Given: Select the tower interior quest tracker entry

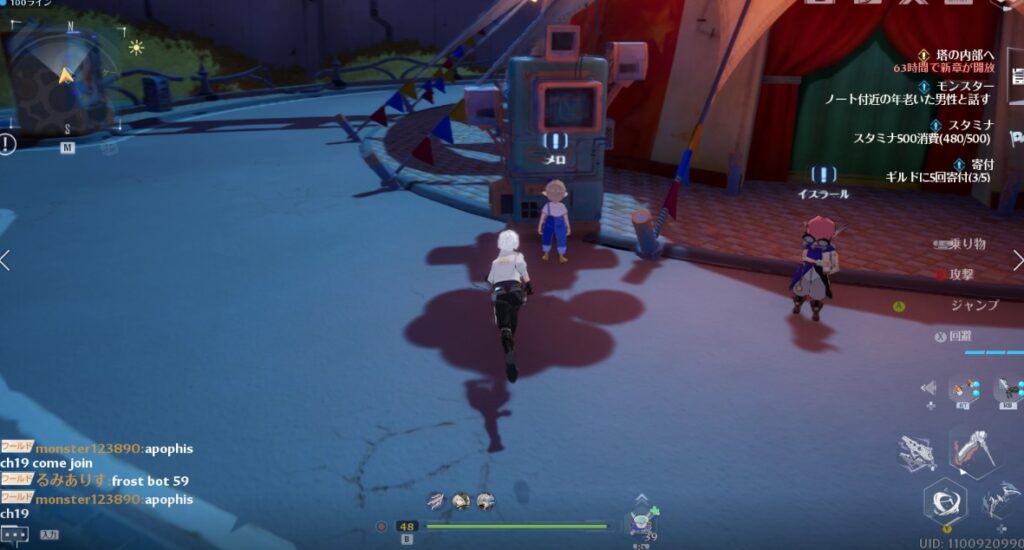Looking at the screenshot, I should (964, 55).
